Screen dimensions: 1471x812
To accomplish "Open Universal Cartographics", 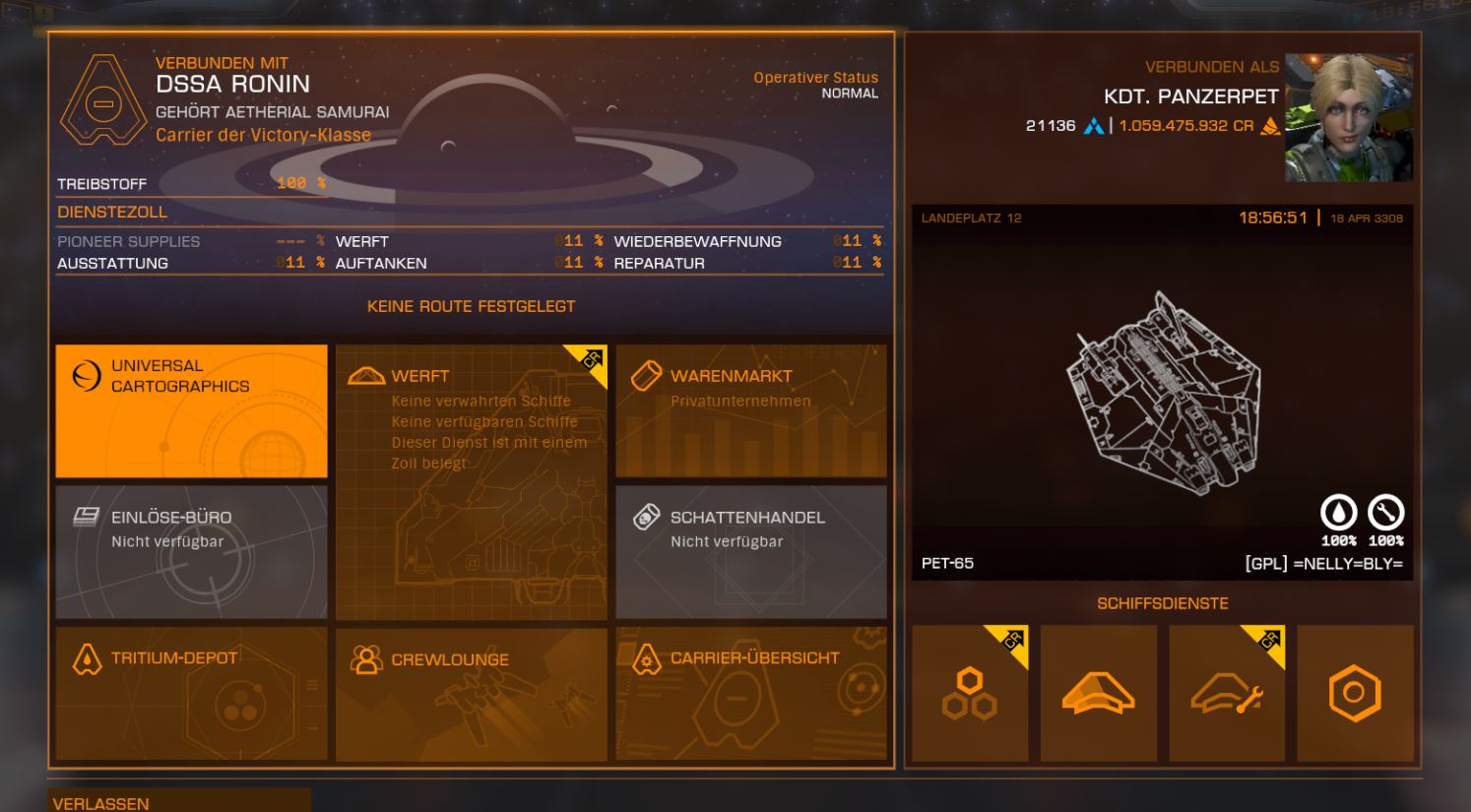I will (191, 410).
